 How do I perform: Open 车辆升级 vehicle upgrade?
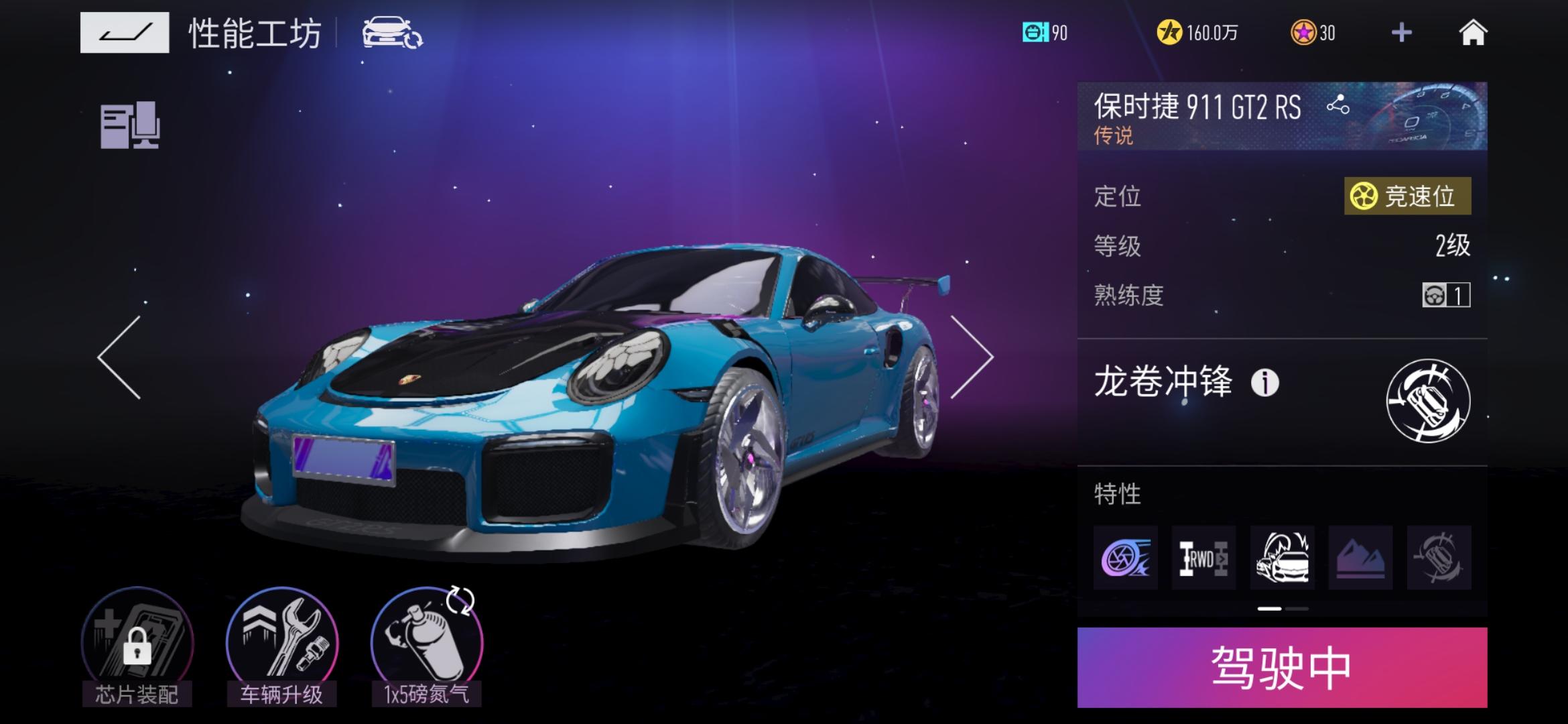[x=282, y=645]
